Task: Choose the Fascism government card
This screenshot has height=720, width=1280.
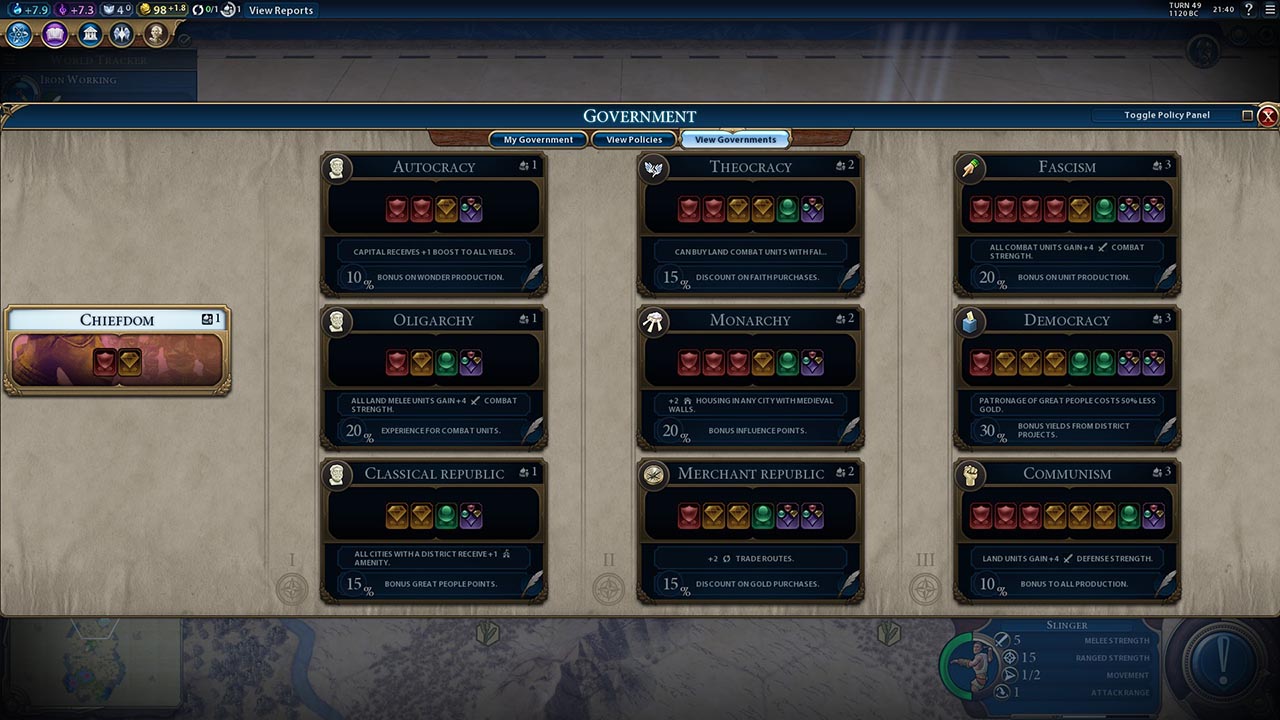Action: [1067, 224]
